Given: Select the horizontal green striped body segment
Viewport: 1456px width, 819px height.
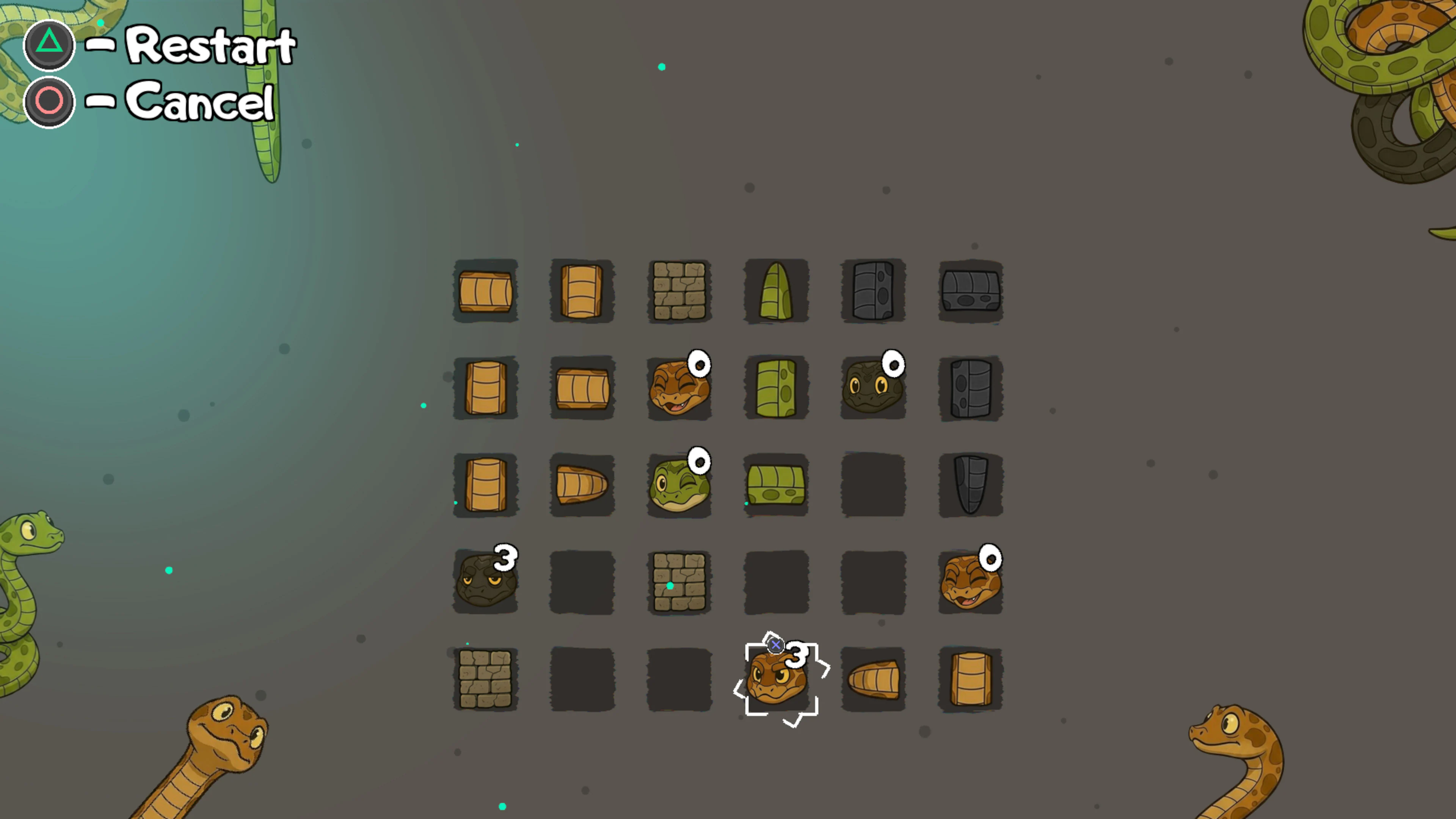Looking at the screenshot, I should (x=775, y=485).
